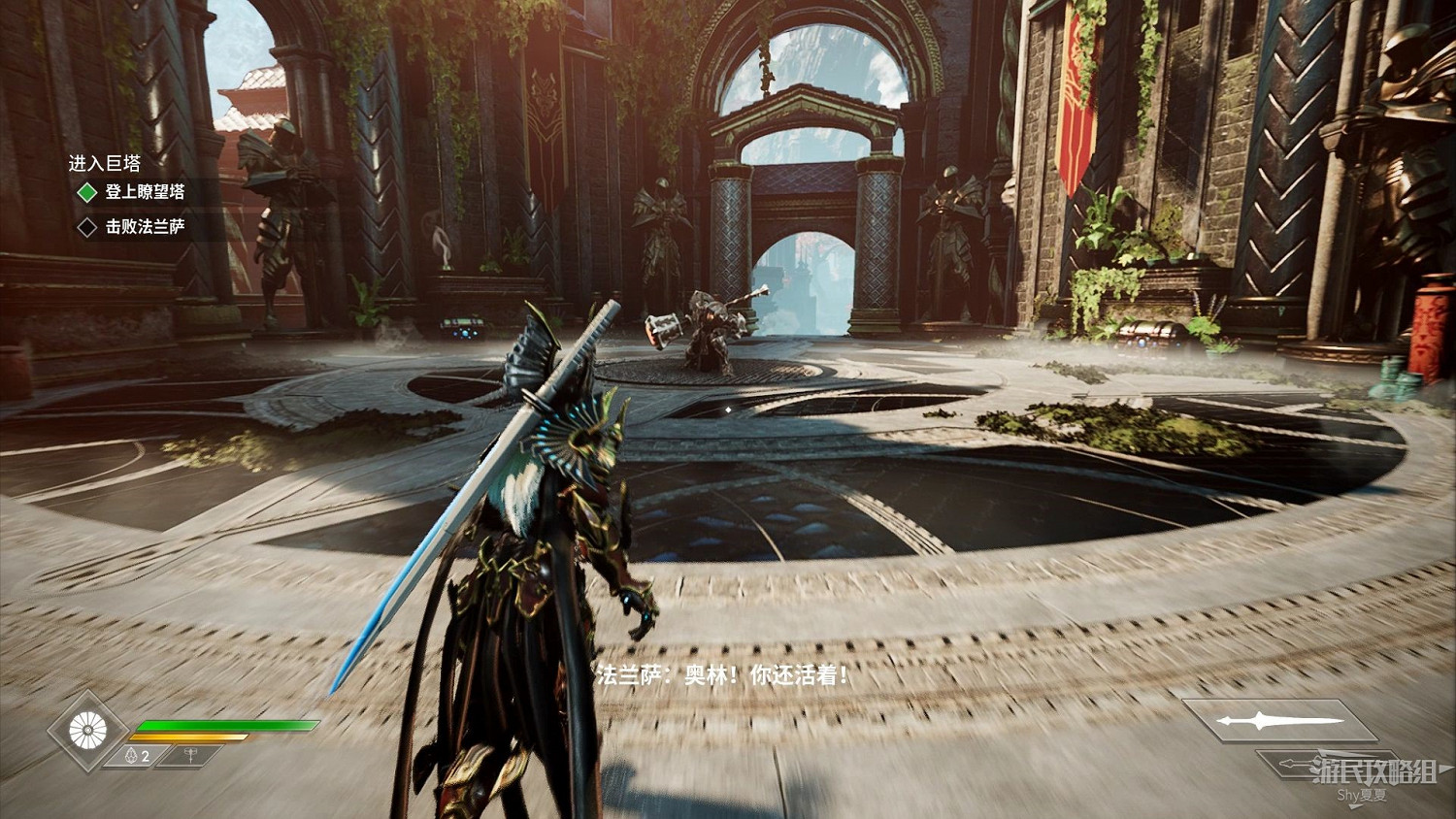
Task: Use the crystal consumable slot
Action: 138,756
